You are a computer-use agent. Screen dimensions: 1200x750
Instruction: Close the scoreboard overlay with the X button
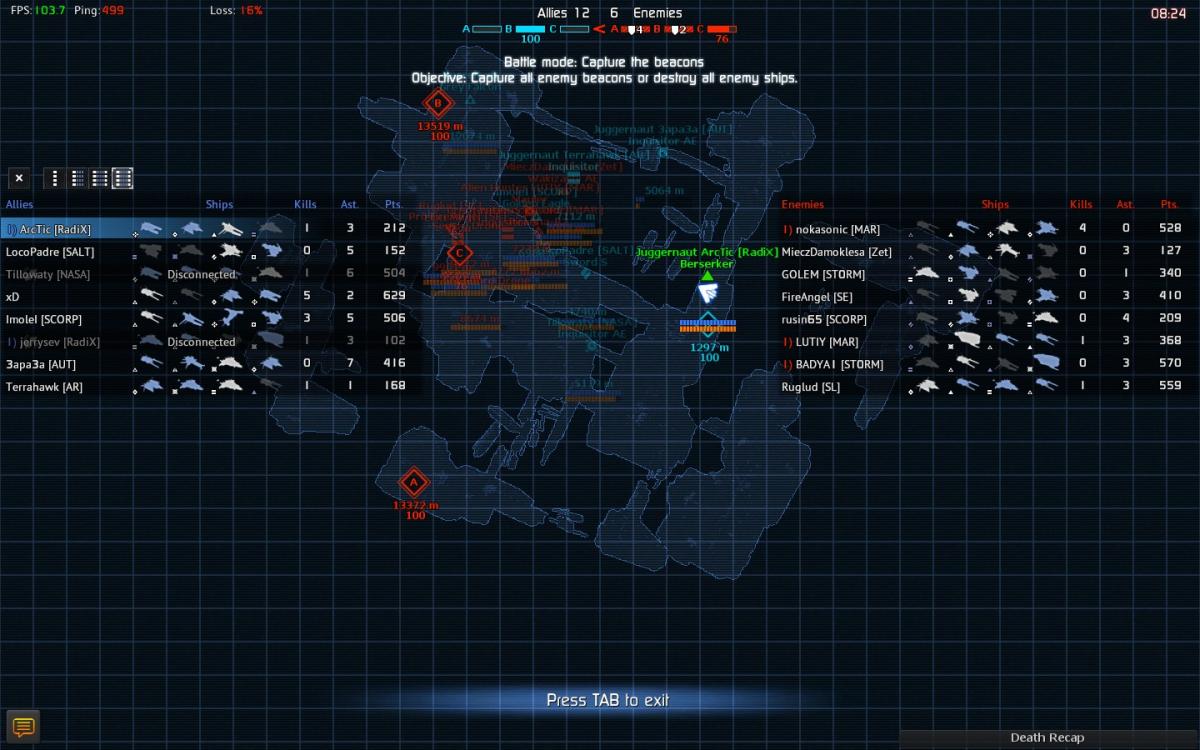[19, 179]
